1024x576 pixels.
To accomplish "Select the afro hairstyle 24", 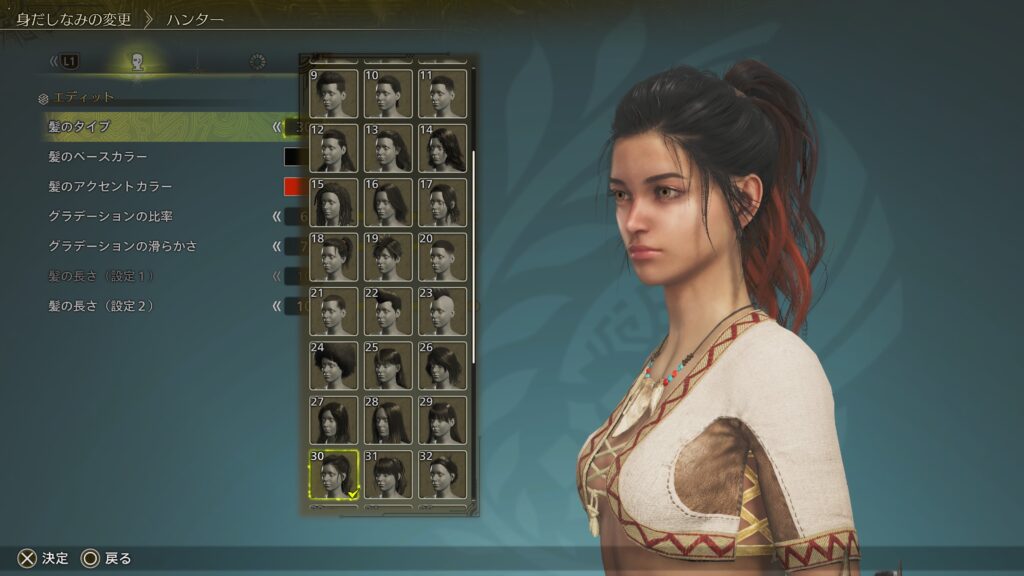I will 334,365.
